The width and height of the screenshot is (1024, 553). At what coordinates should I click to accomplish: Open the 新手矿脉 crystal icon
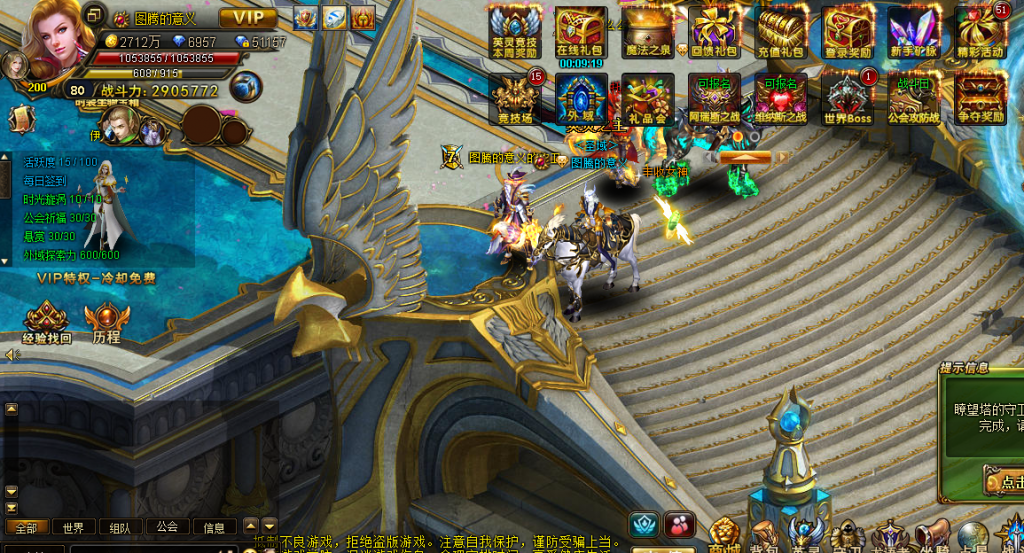click(914, 32)
